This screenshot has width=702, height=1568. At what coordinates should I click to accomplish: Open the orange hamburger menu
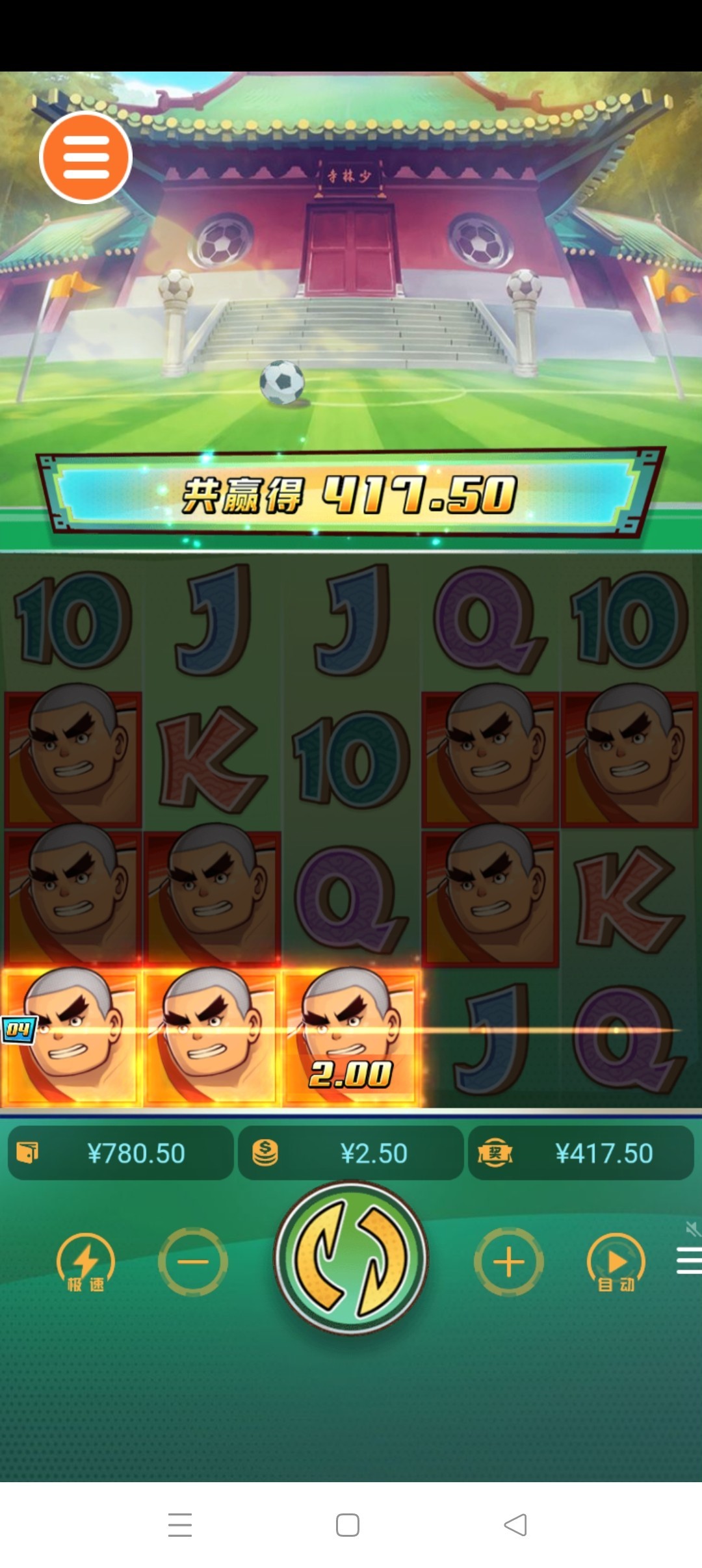coord(86,157)
